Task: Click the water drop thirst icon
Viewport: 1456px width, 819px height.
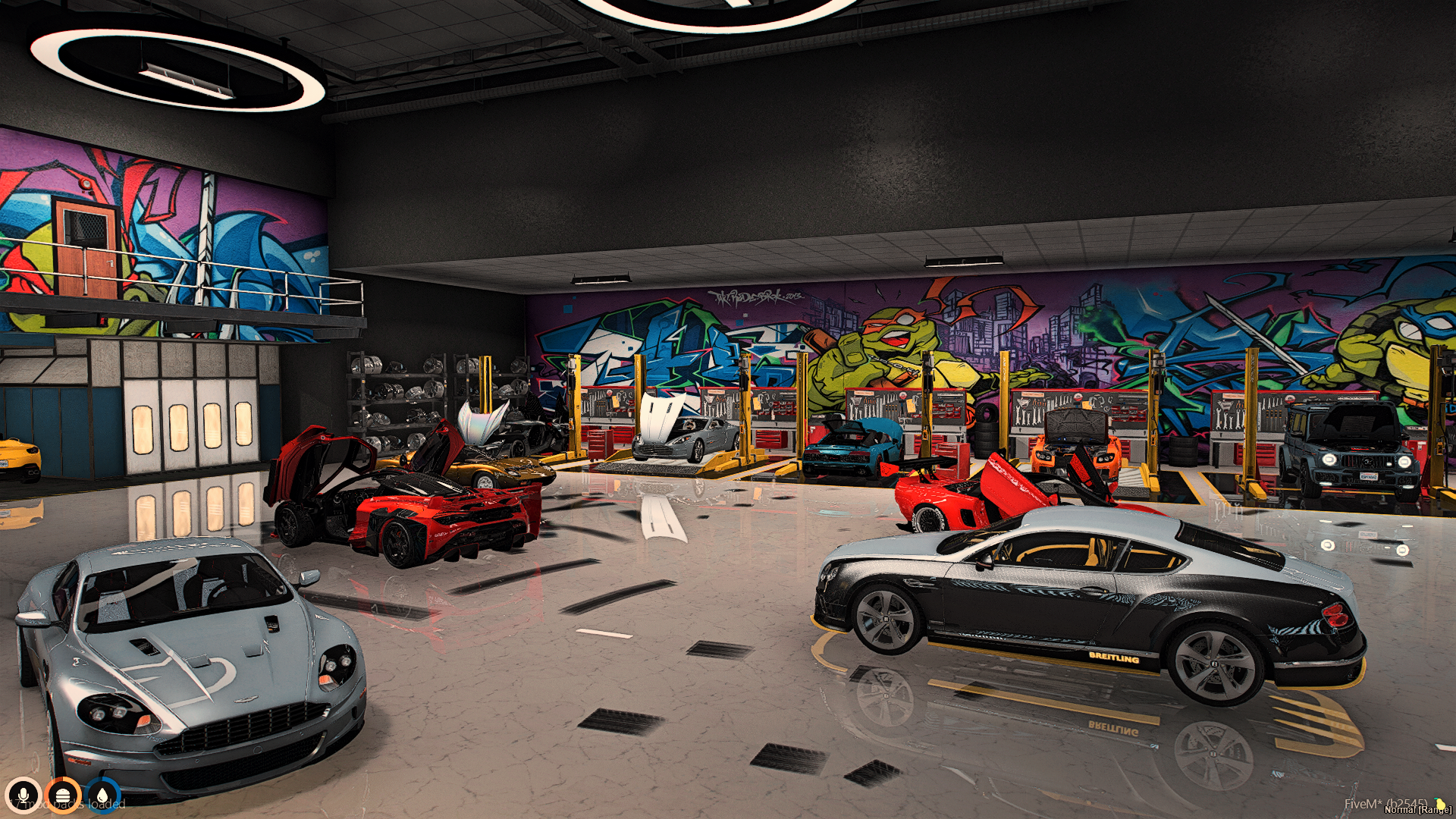Action: click(102, 796)
